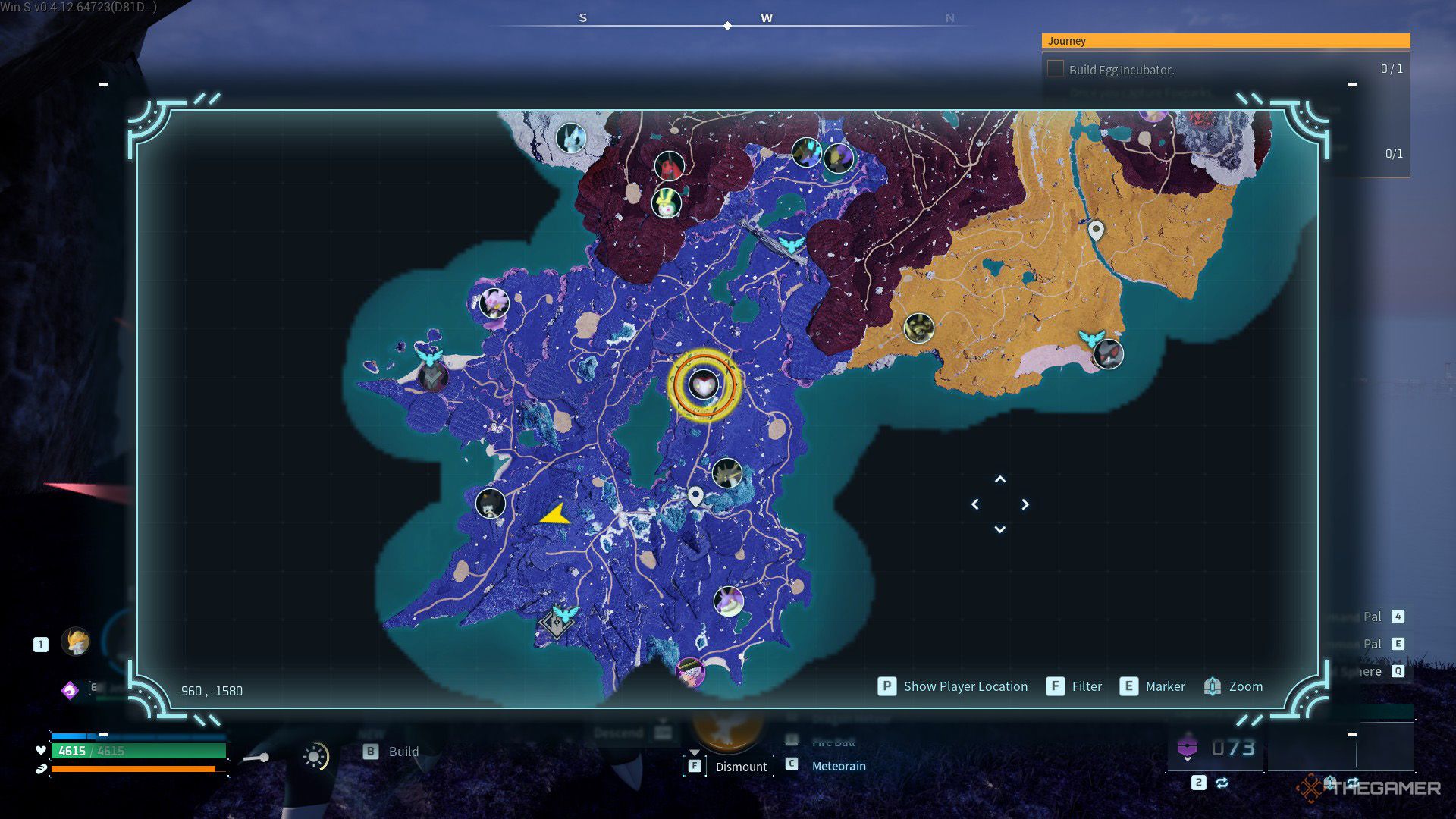This screenshot has height=819, width=1456.
Task: Select the party pal portrait in slot 1
Action: tap(76, 642)
